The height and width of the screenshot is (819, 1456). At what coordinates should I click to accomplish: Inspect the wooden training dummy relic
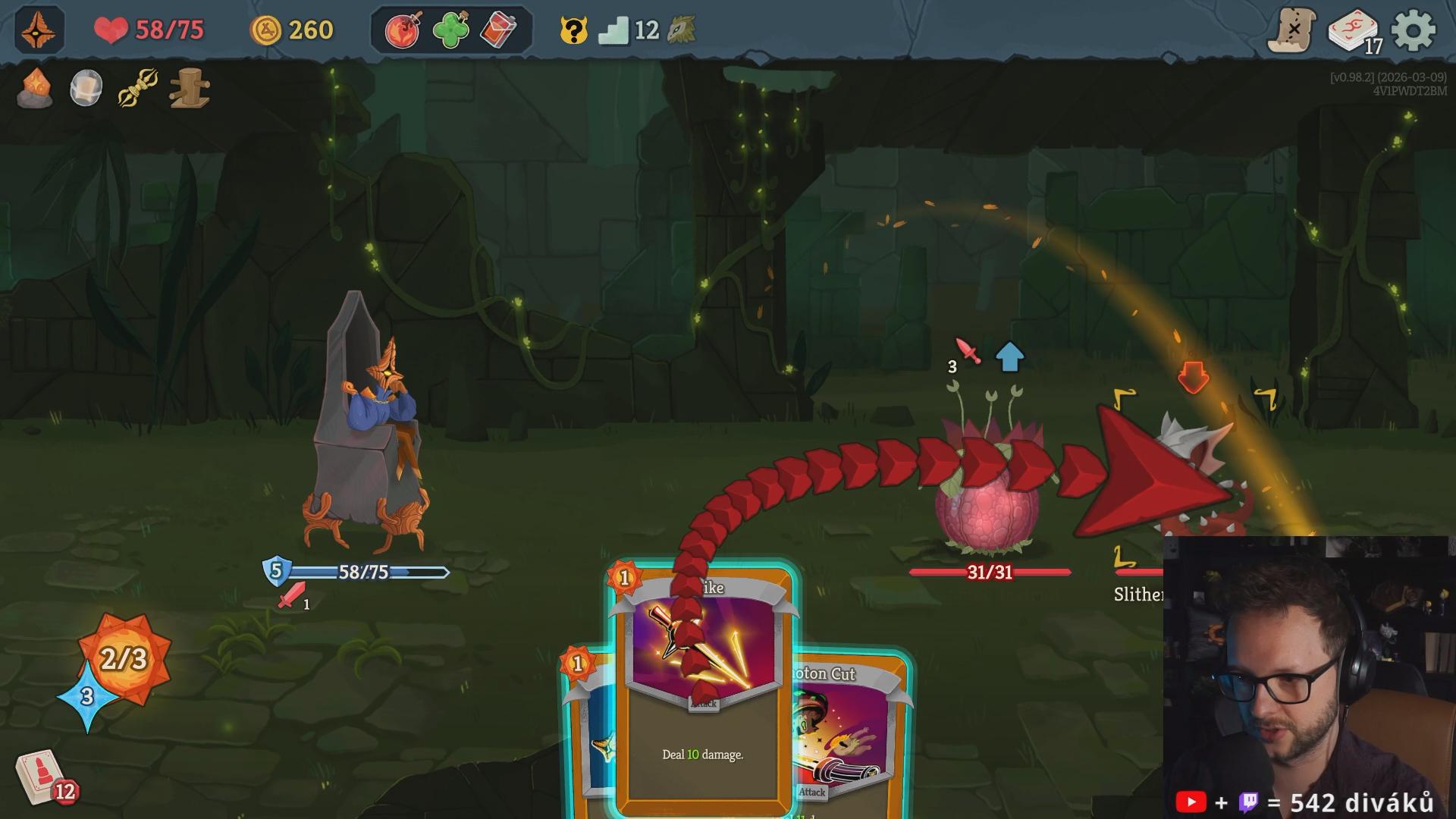(x=190, y=89)
